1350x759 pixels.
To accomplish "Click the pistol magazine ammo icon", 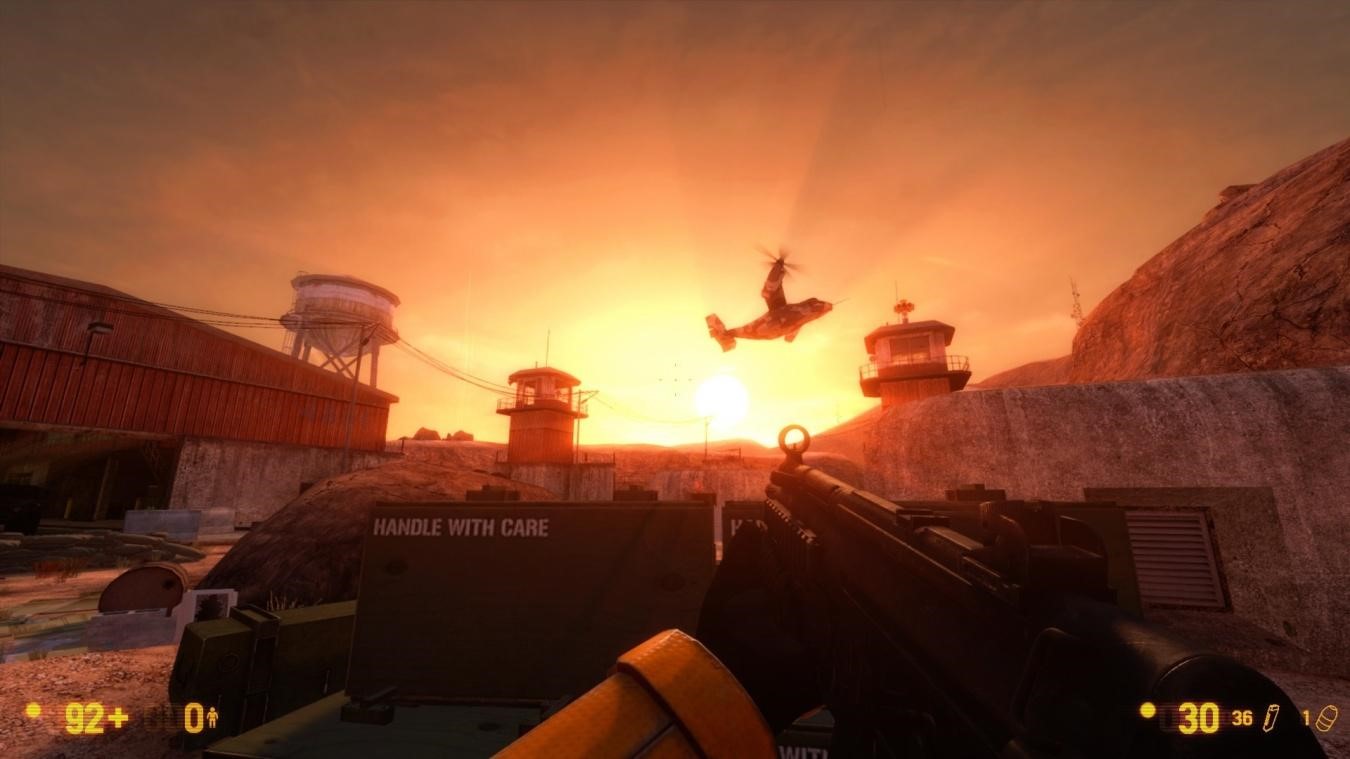I will click(x=1272, y=718).
